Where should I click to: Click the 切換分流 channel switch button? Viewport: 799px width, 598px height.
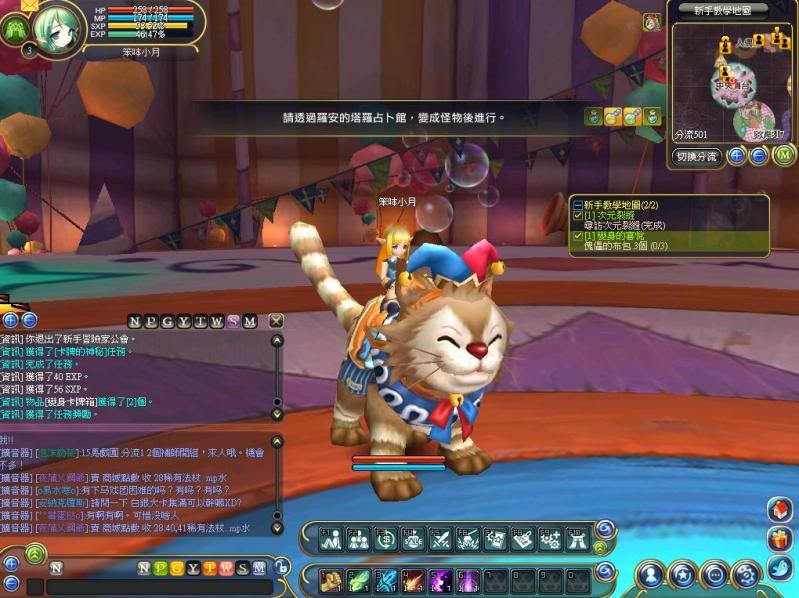click(697, 156)
